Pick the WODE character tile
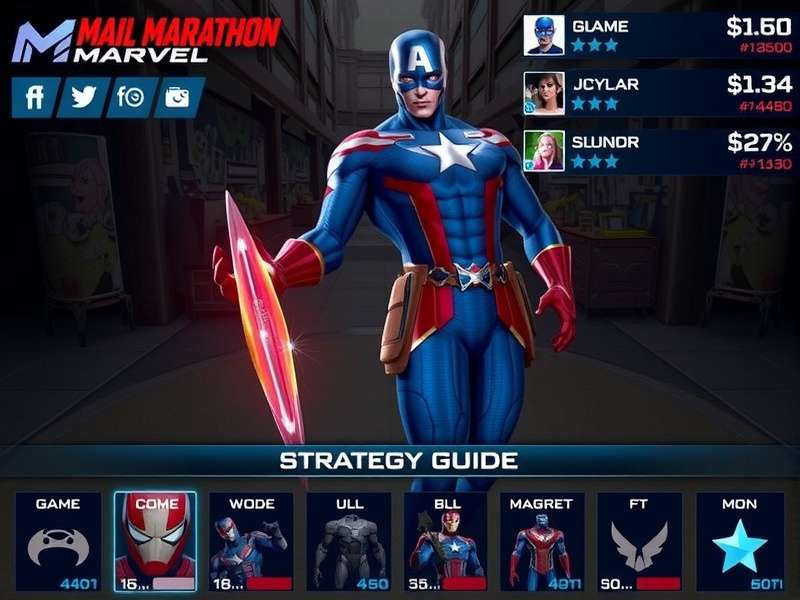 click(251, 541)
